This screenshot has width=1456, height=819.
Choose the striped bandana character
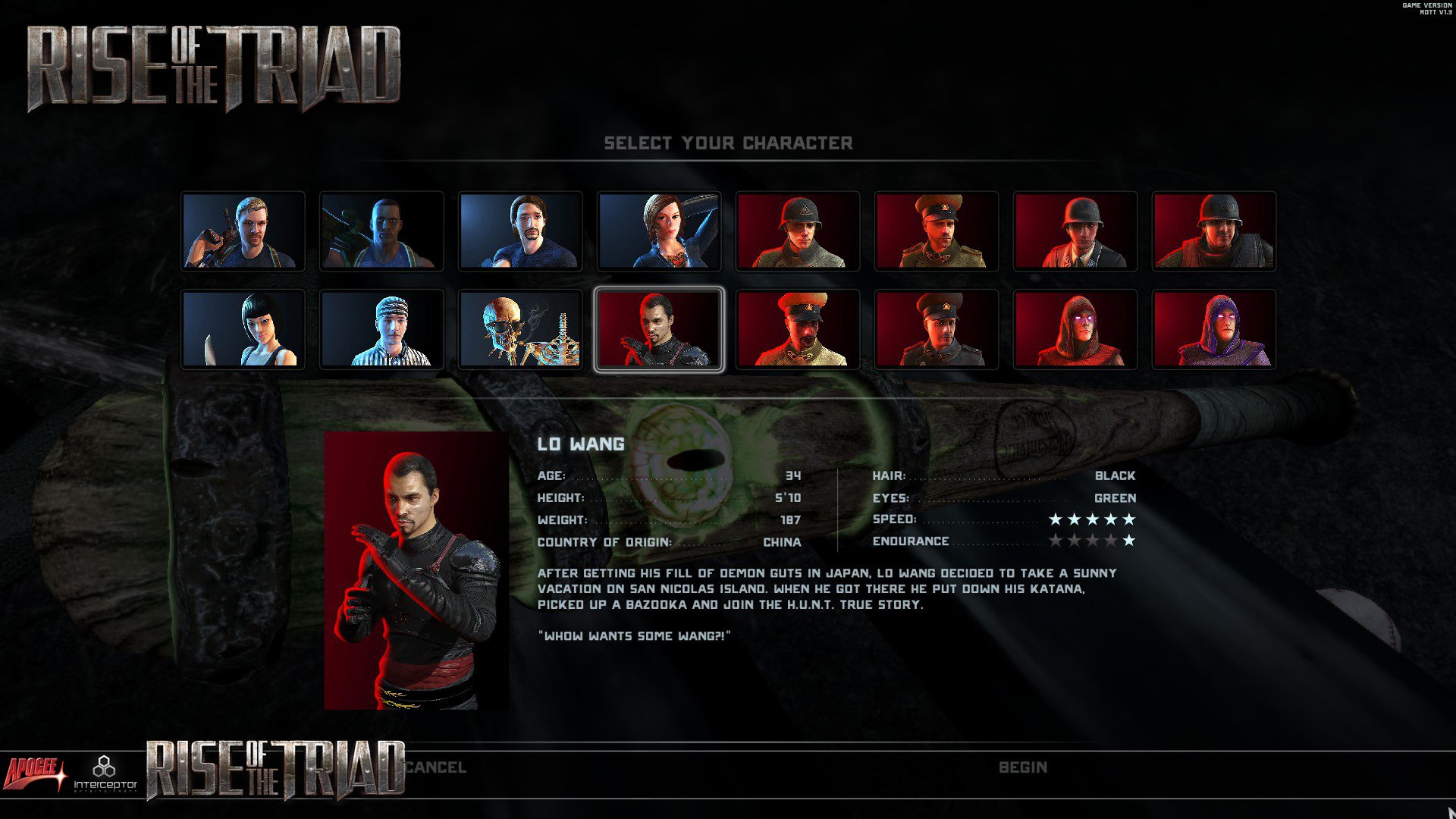(x=381, y=329)
